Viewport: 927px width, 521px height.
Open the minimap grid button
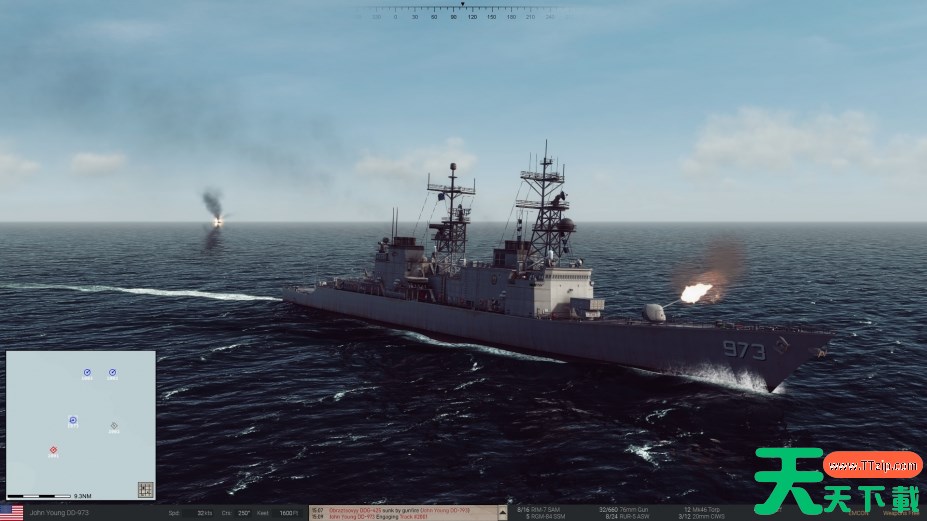[145, 490]
